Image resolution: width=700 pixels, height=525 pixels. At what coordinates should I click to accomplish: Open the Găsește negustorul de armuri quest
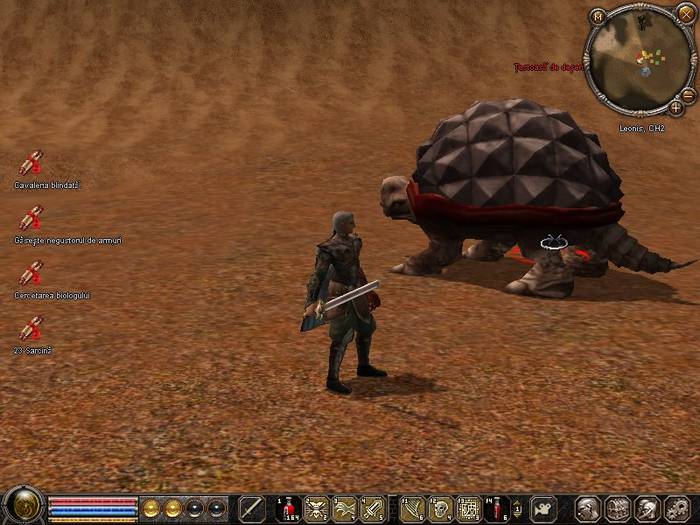pyautogui.click(x=31, y=218)
